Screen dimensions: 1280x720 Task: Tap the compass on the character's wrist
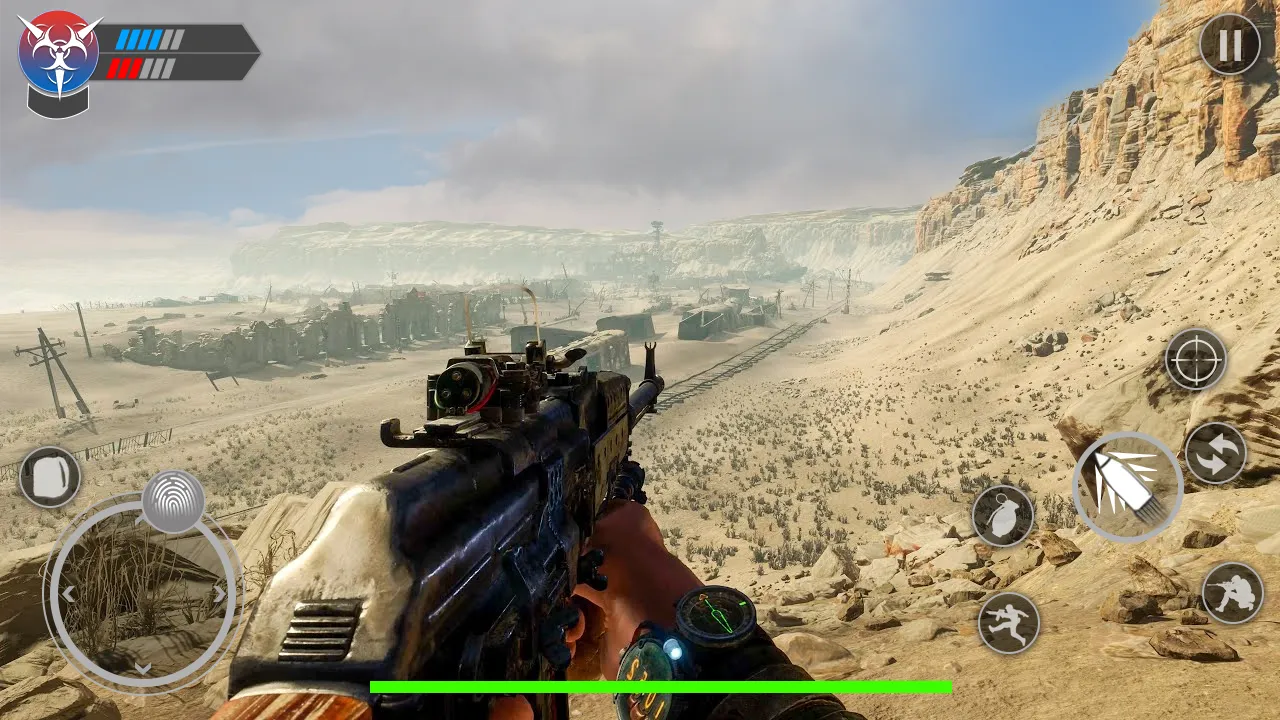[717, 615]
